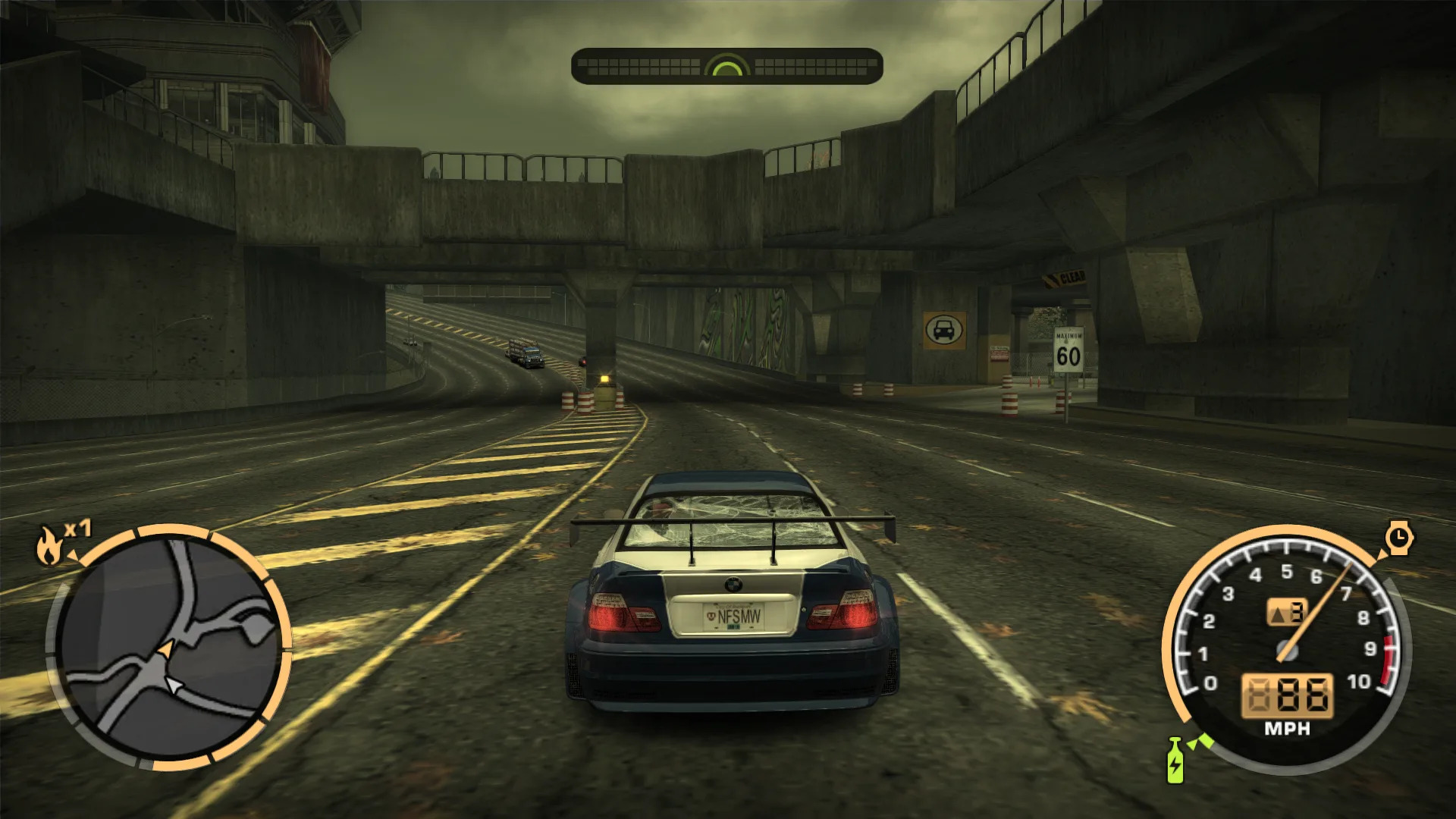Click the green nitrous bottle icon
This screenshot has height=819, width=1456.
pyautogui.click(x=1175, y=761)
